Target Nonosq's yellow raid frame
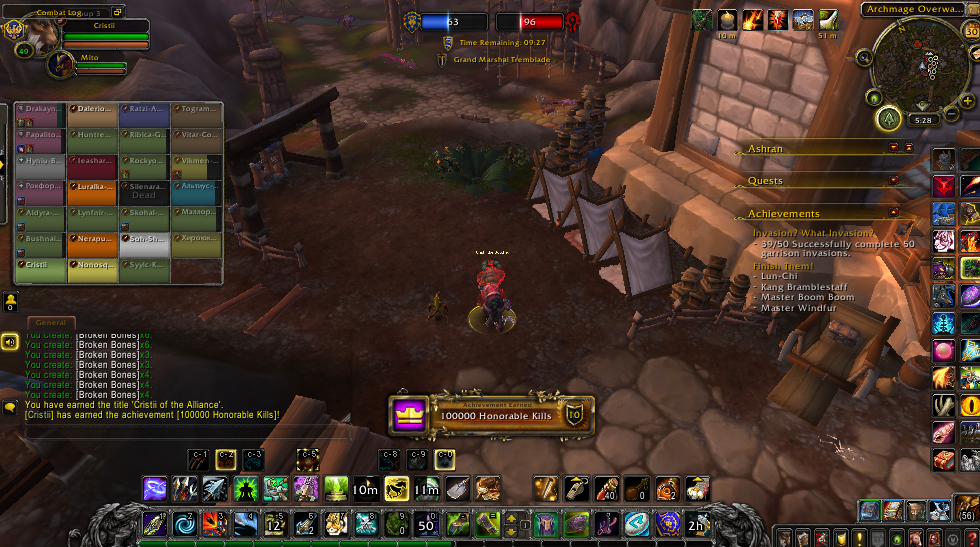This screenshot has height=547, width=980. (93, 269)
